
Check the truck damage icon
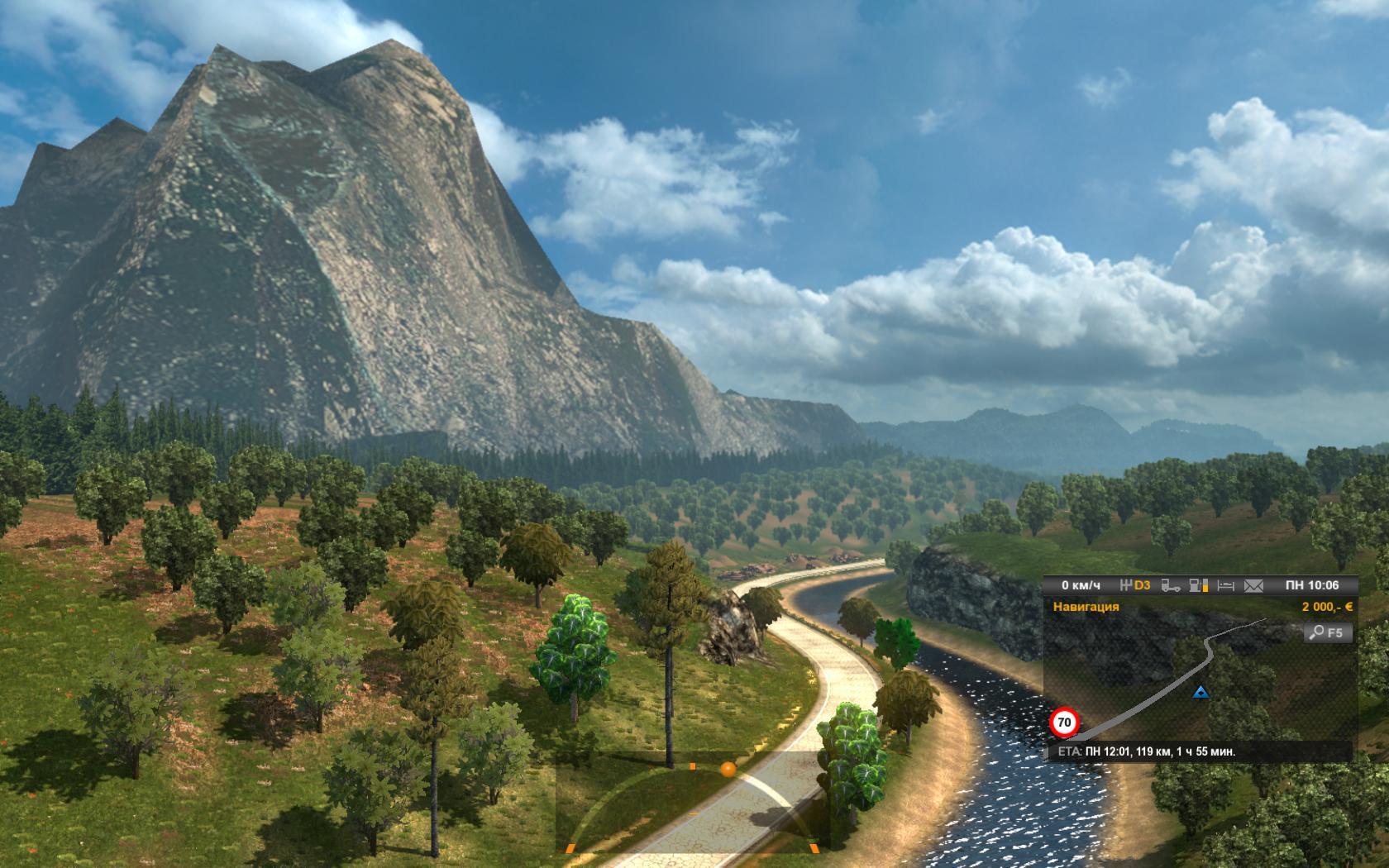click(x=1171, y=585)
